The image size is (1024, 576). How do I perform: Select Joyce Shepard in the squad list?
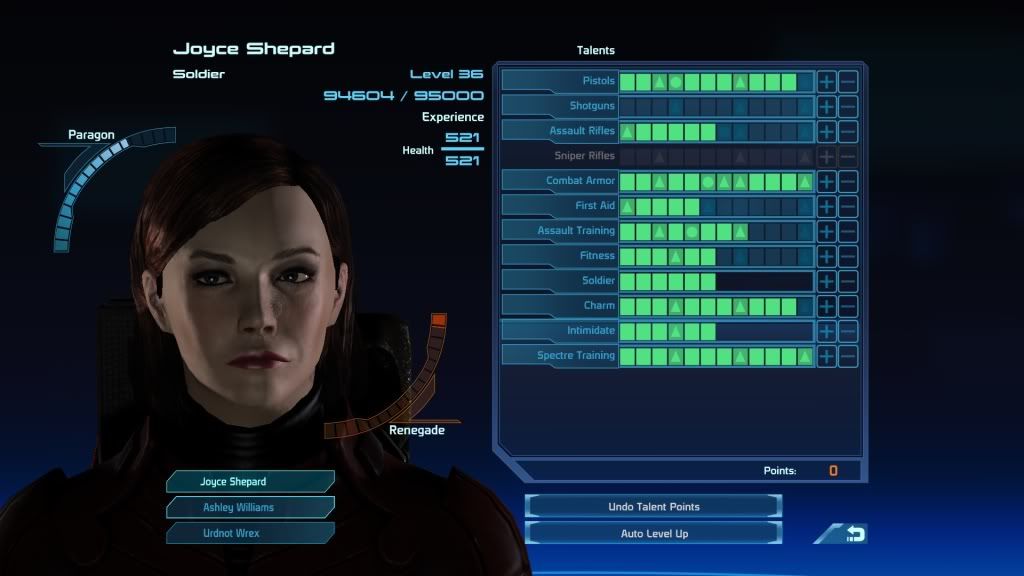250,482
